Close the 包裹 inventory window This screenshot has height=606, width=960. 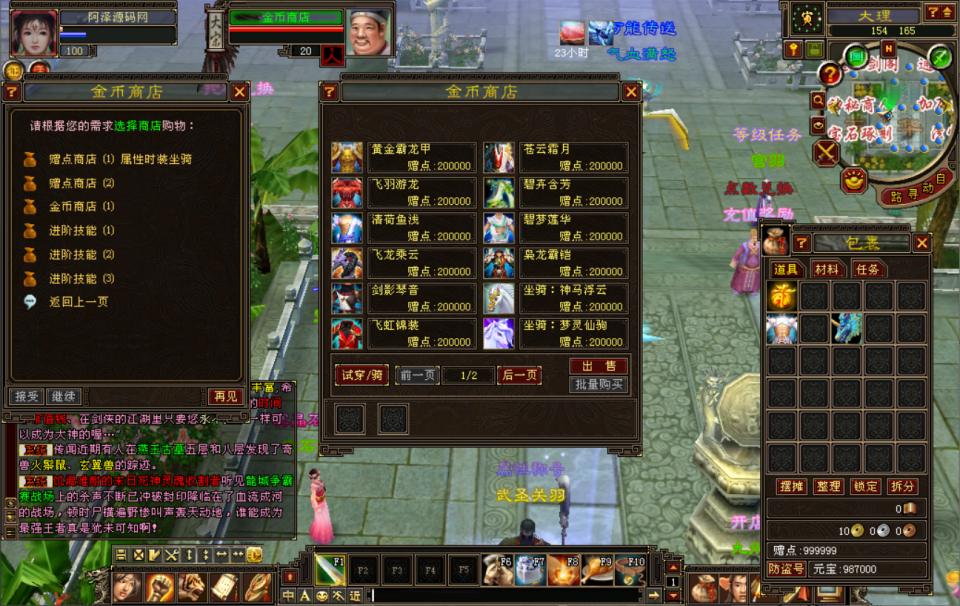922,243
